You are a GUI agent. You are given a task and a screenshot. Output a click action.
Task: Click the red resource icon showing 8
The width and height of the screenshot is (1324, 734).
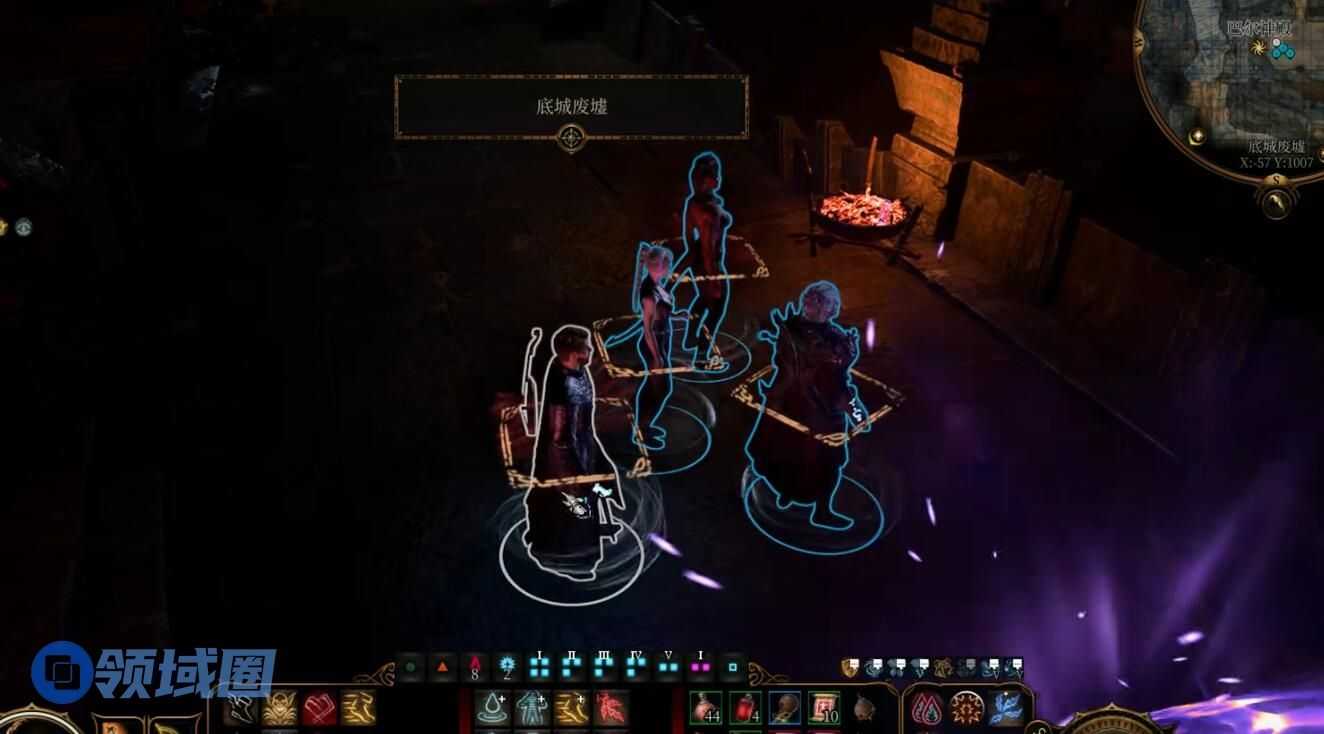pyautogui.click(x=475, y=666)
